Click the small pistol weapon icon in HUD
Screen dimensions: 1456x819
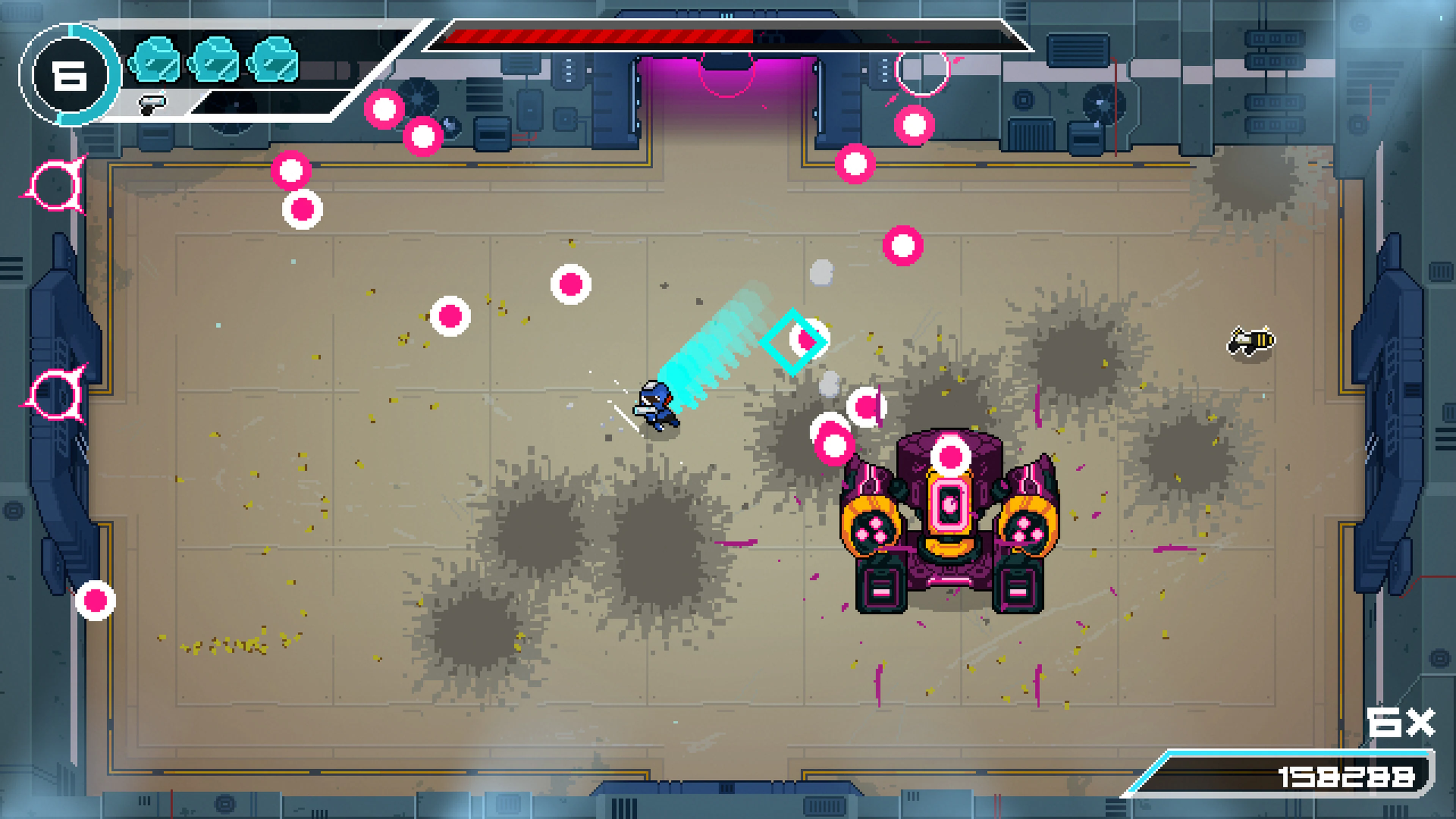(x=152, y=104)
